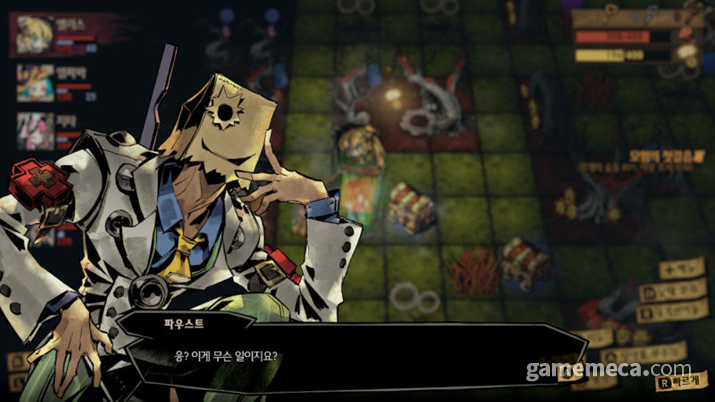The height and width of the screenshot is (402, 715).
Task: Select the teal-haired party member portrait
Action: point(34,83)
